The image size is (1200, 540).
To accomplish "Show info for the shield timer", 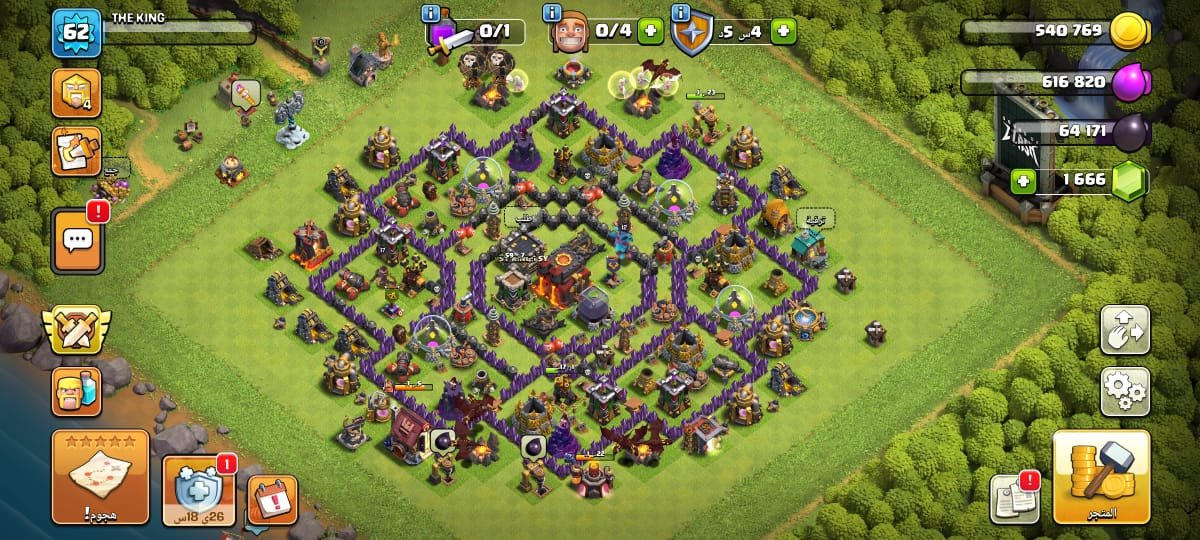I will coord(681,14).
